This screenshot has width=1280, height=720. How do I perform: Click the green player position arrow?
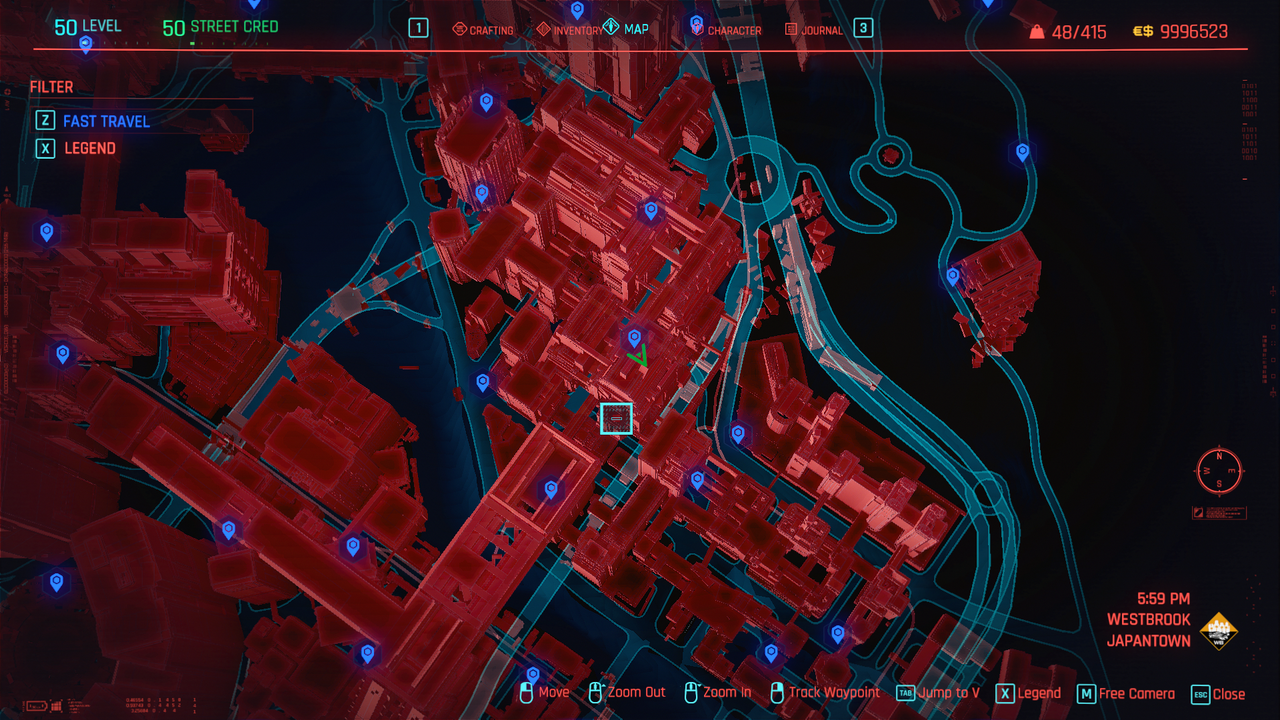(x=638, y=355)
